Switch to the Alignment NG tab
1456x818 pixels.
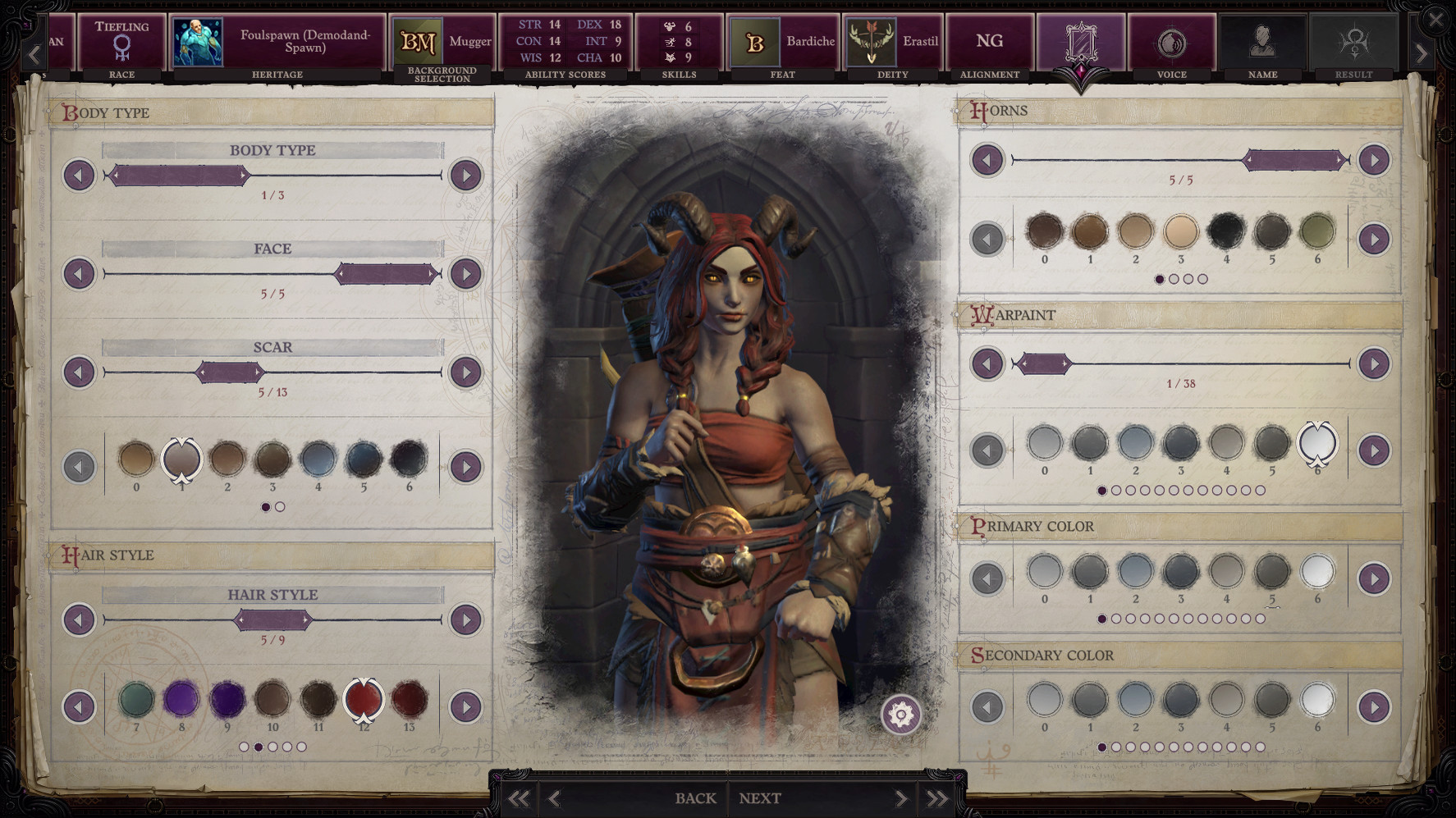pyautogui.click(x=989, y=41)
